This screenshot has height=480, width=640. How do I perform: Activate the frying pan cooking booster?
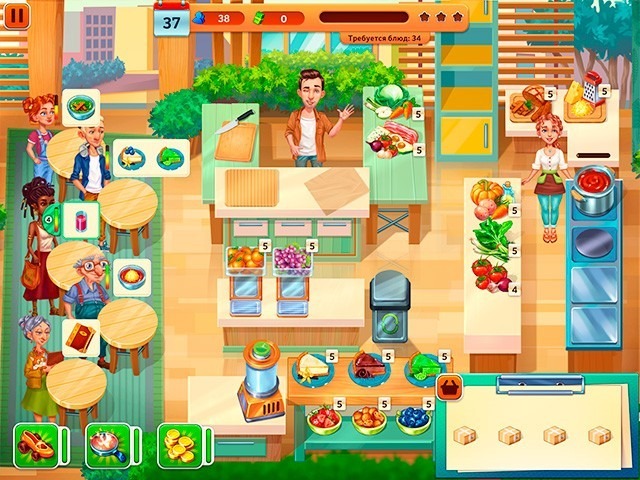click(107, 443)
